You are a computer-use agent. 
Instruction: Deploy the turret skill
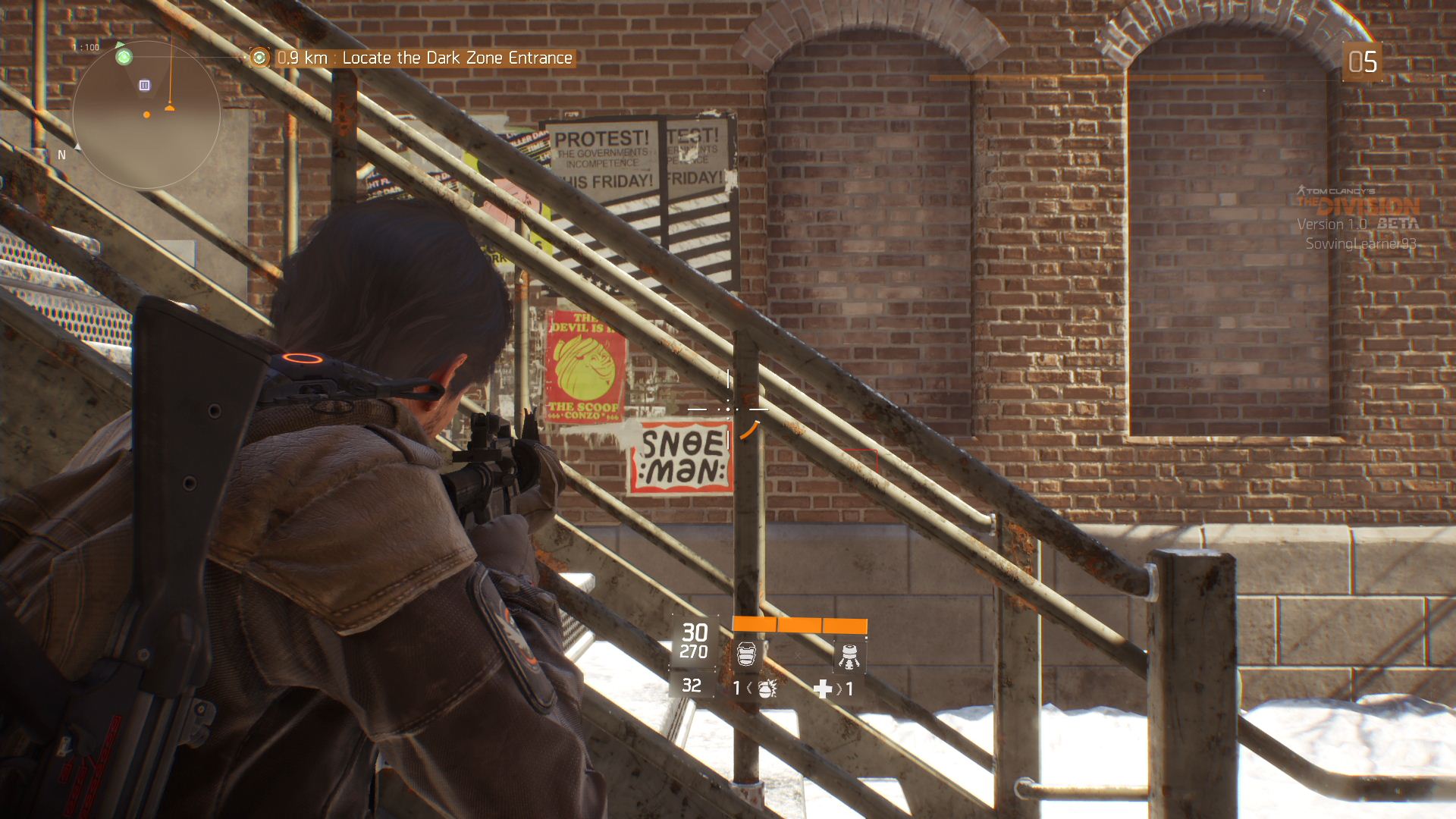tap(849, 656)
